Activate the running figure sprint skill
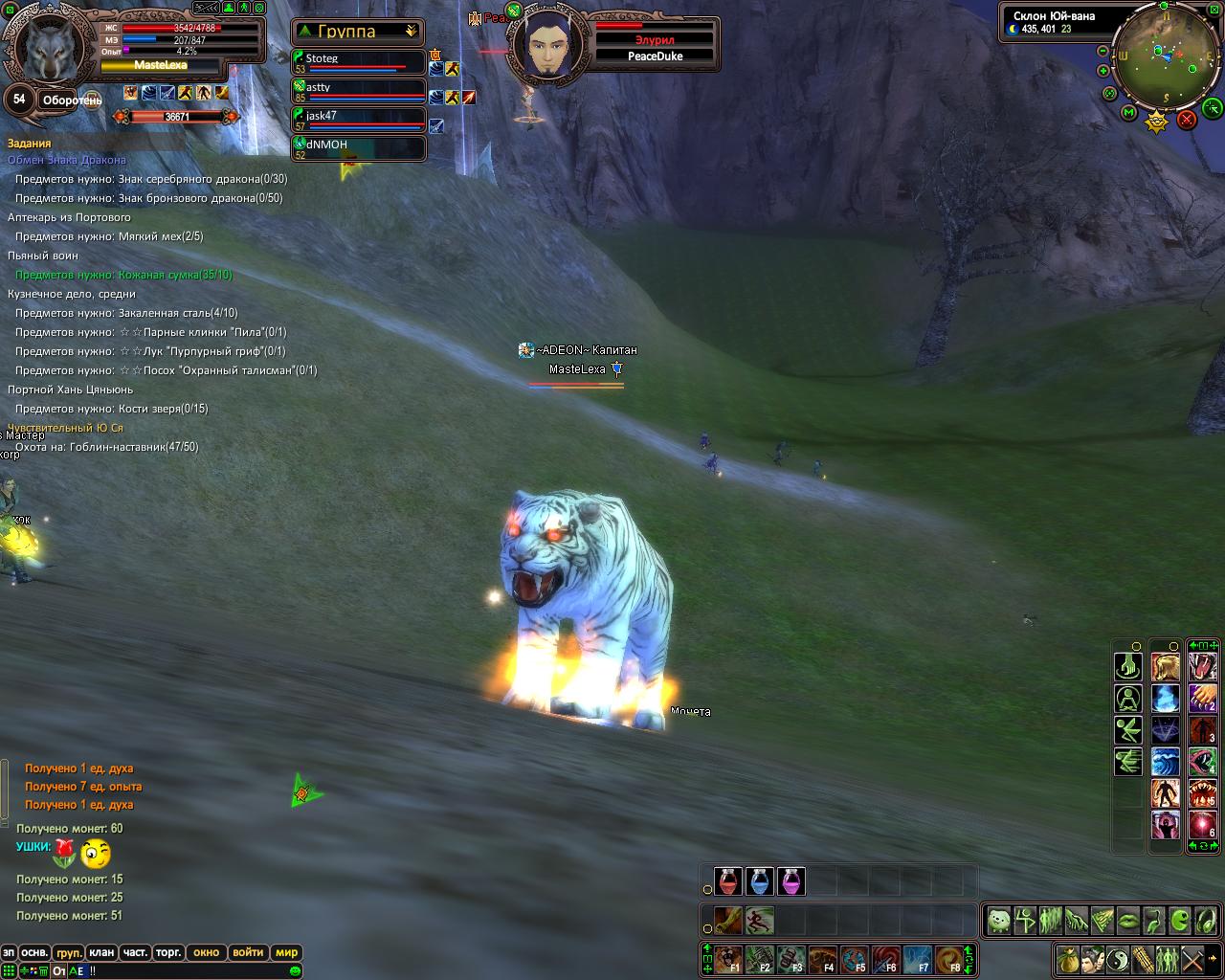The width and height of the screenshot is (1225, 980). (760, 921)
